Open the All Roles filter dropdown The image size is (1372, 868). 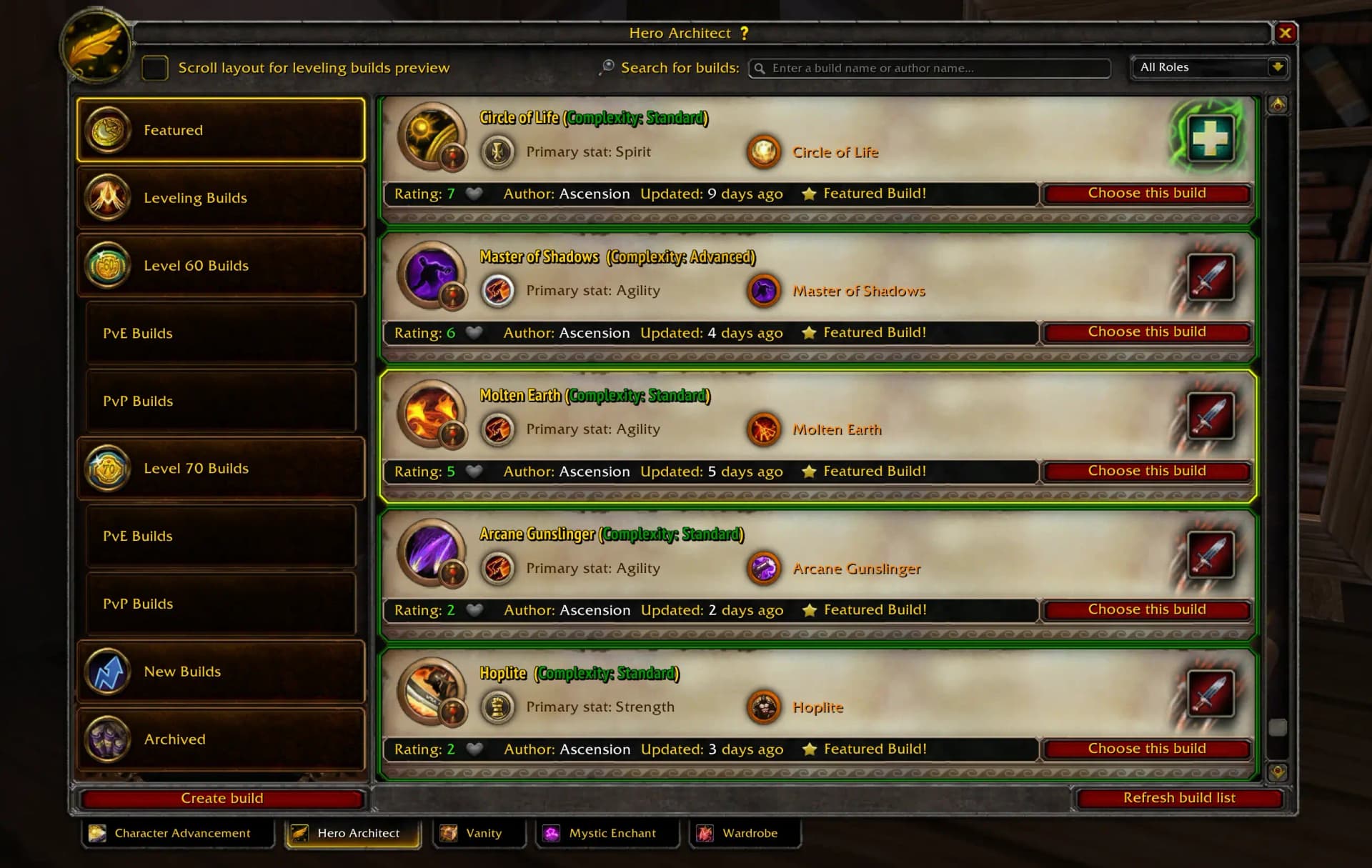[x=1209, y=67]
